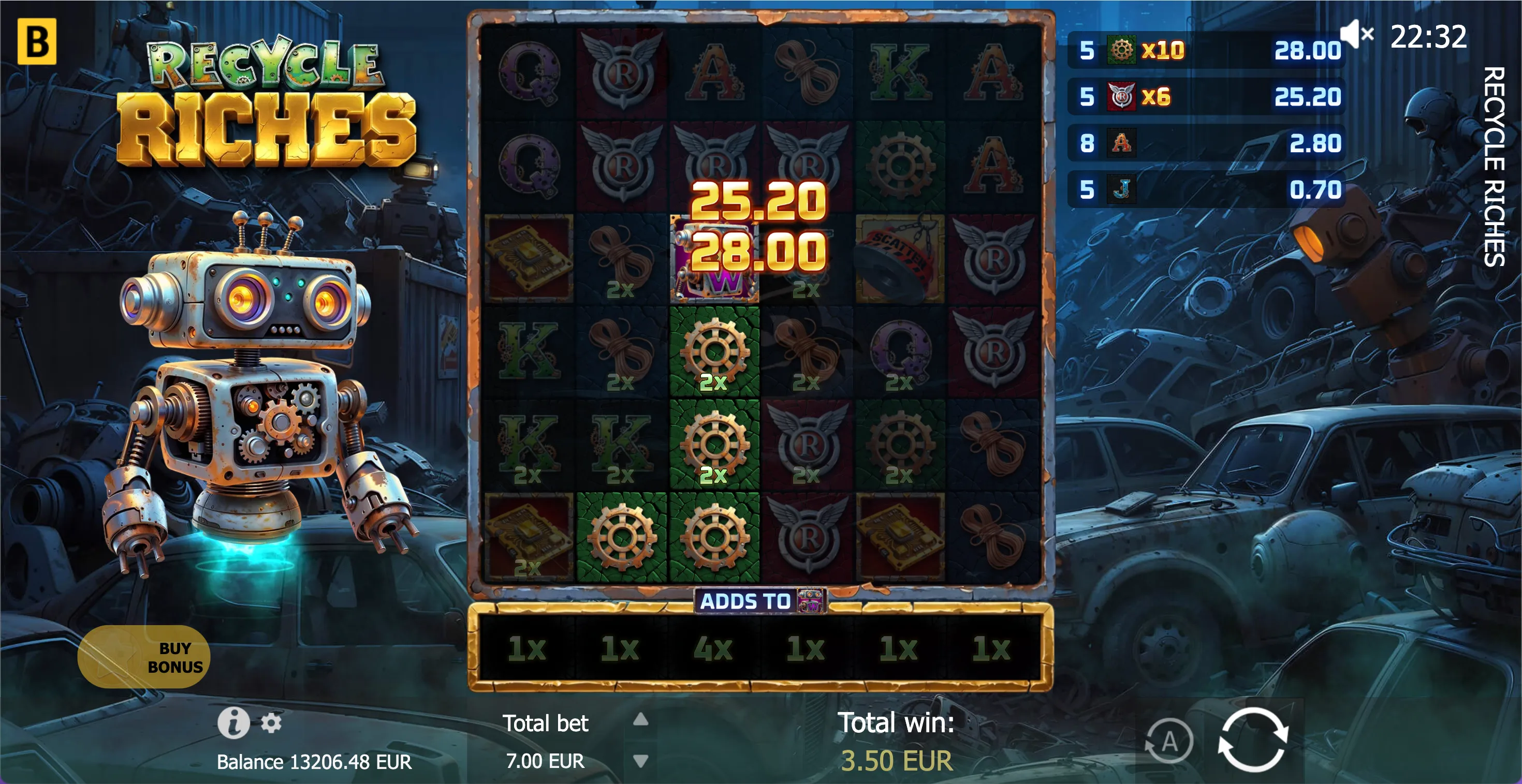Open the game info paytable

(x=233, y=722)
